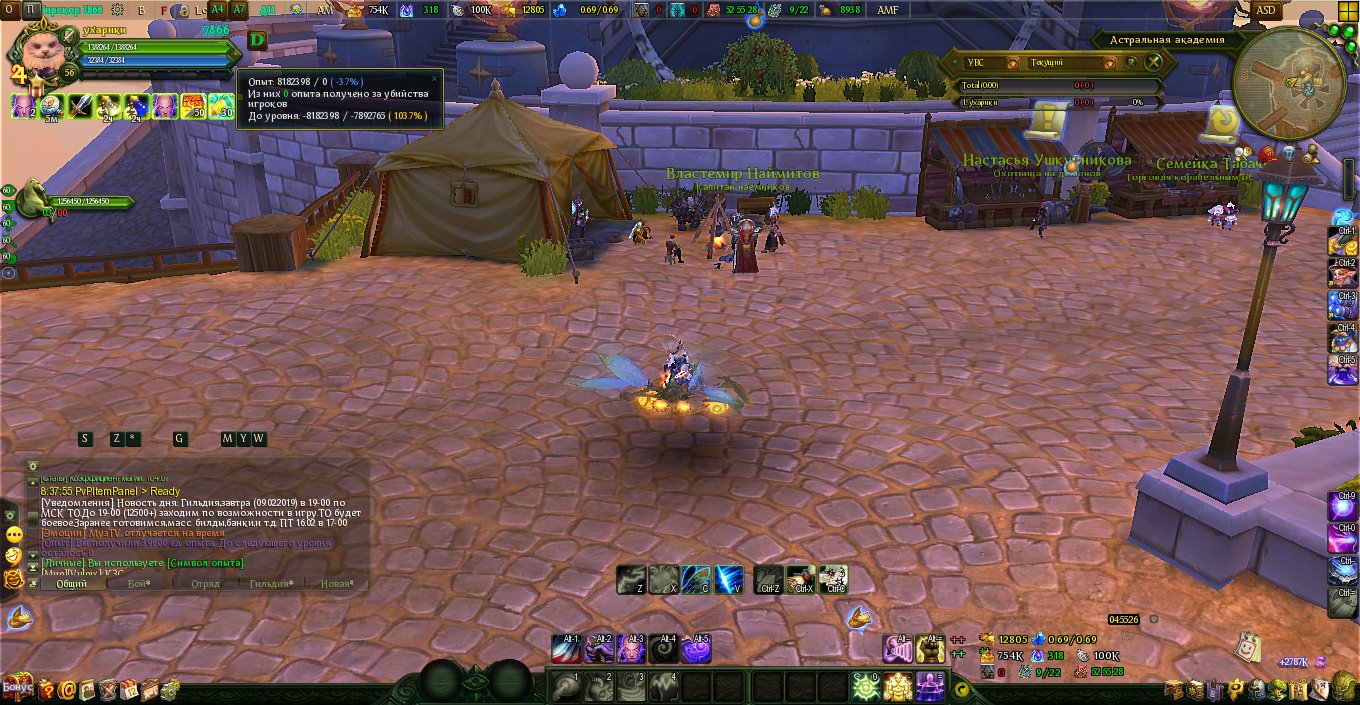Open the Бой chat tab
Screen dimensions: 1360x705
pyautogui.click(x=138, y=584)
